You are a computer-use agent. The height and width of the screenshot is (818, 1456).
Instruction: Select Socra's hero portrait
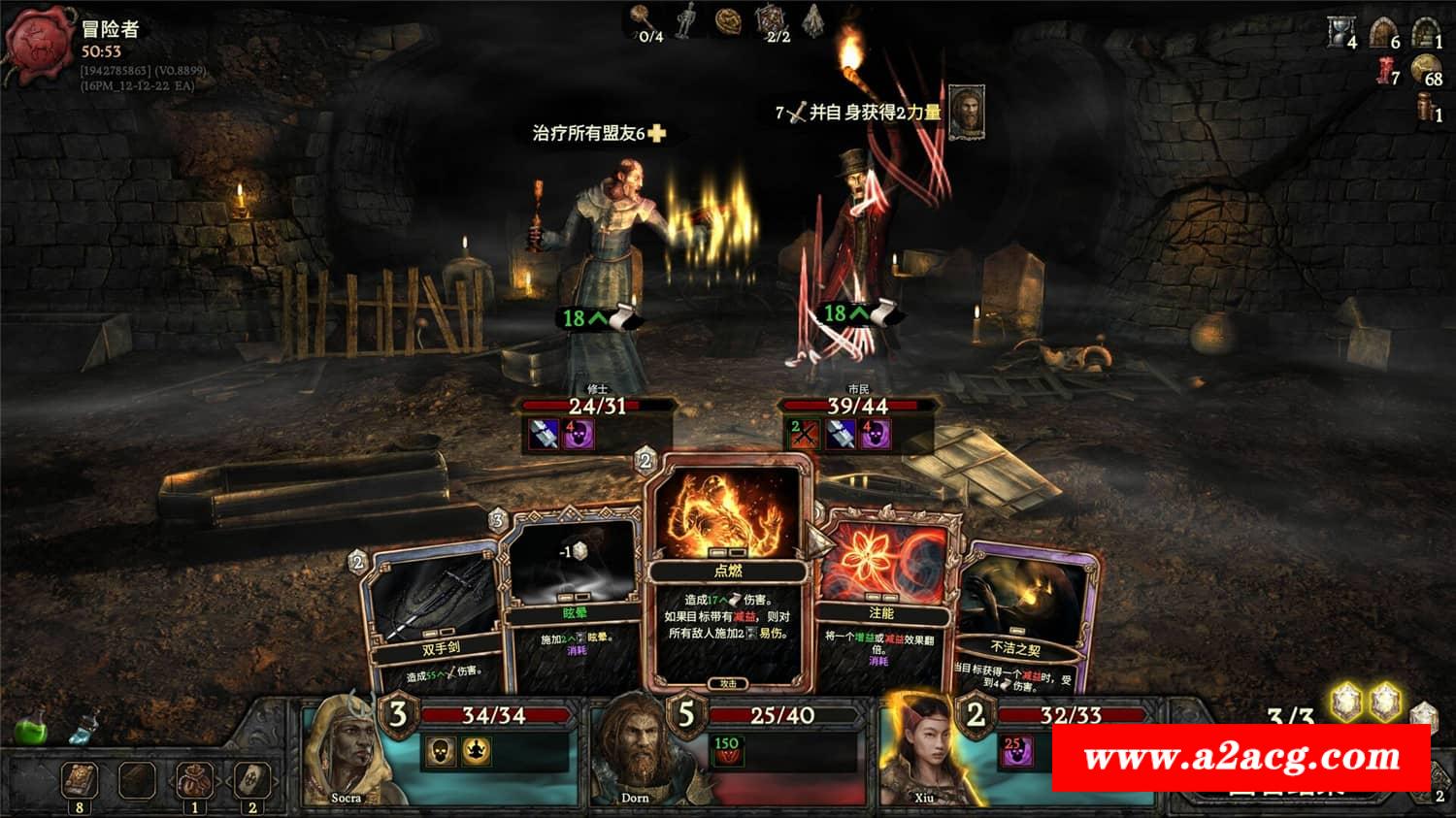(x=343, y=754)
